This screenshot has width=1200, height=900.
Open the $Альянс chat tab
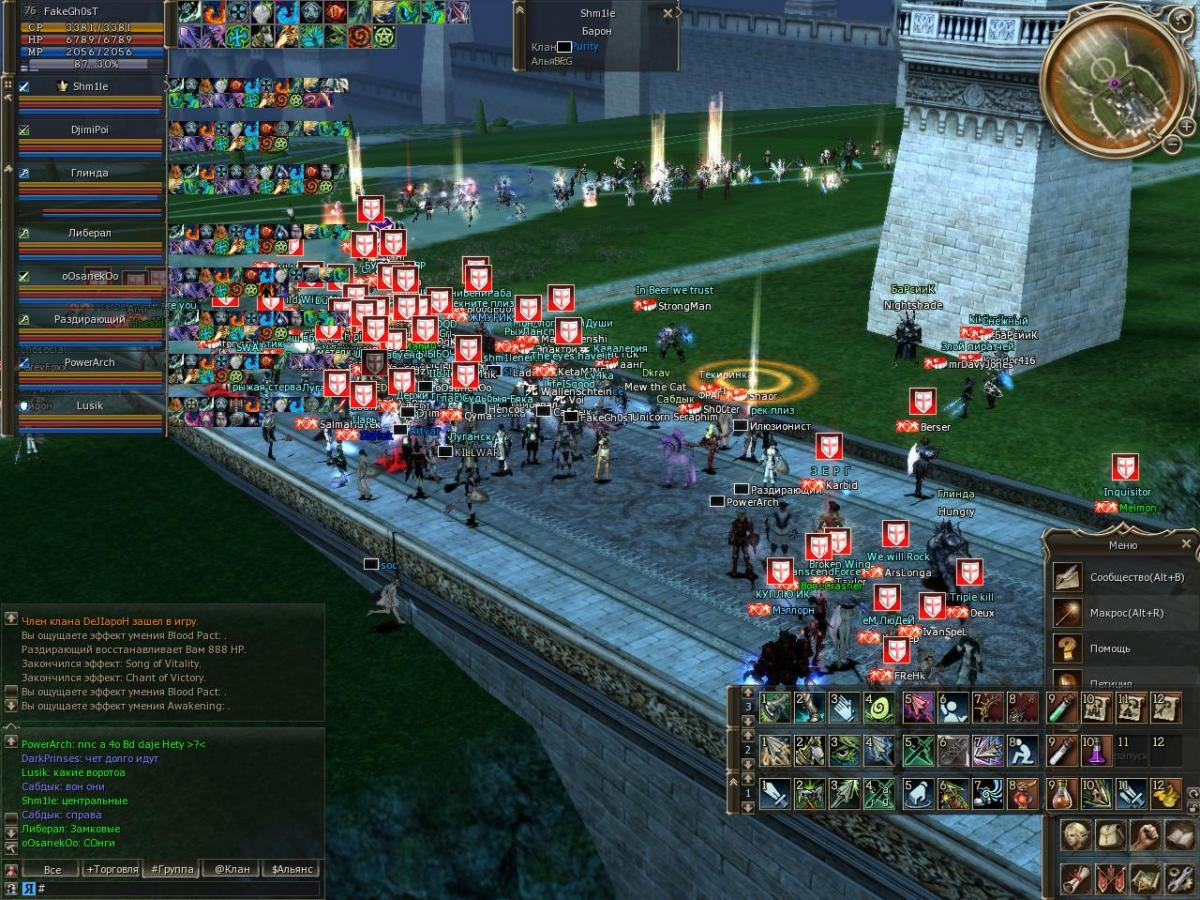(292, 869)
